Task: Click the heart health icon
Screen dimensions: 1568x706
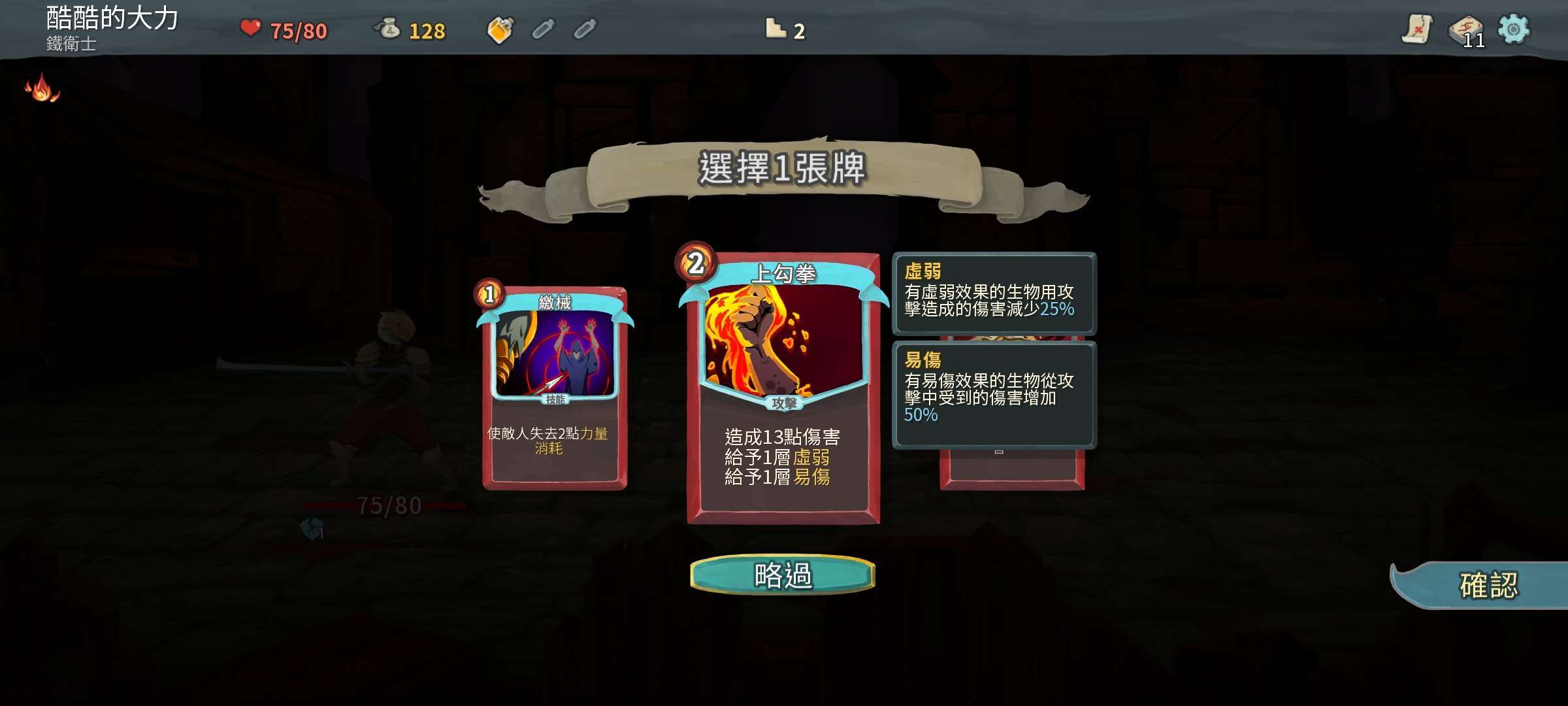Action: tap(251, 29)
